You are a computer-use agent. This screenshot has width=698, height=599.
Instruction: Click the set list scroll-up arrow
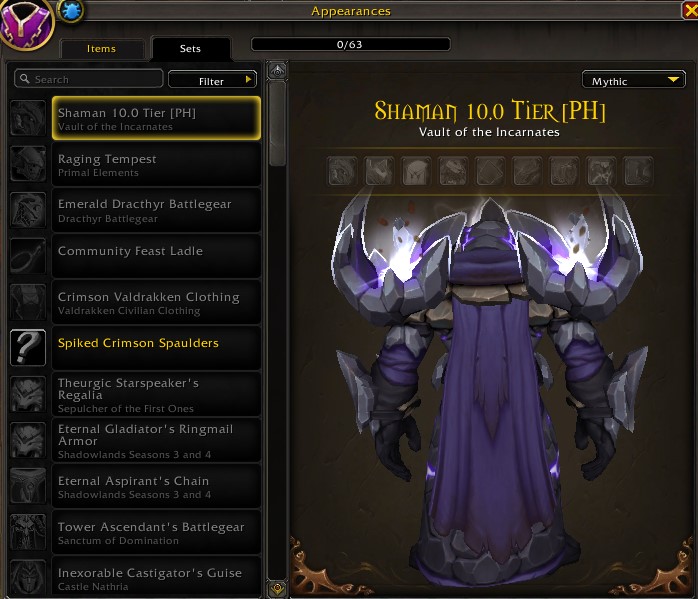[278, 70]
